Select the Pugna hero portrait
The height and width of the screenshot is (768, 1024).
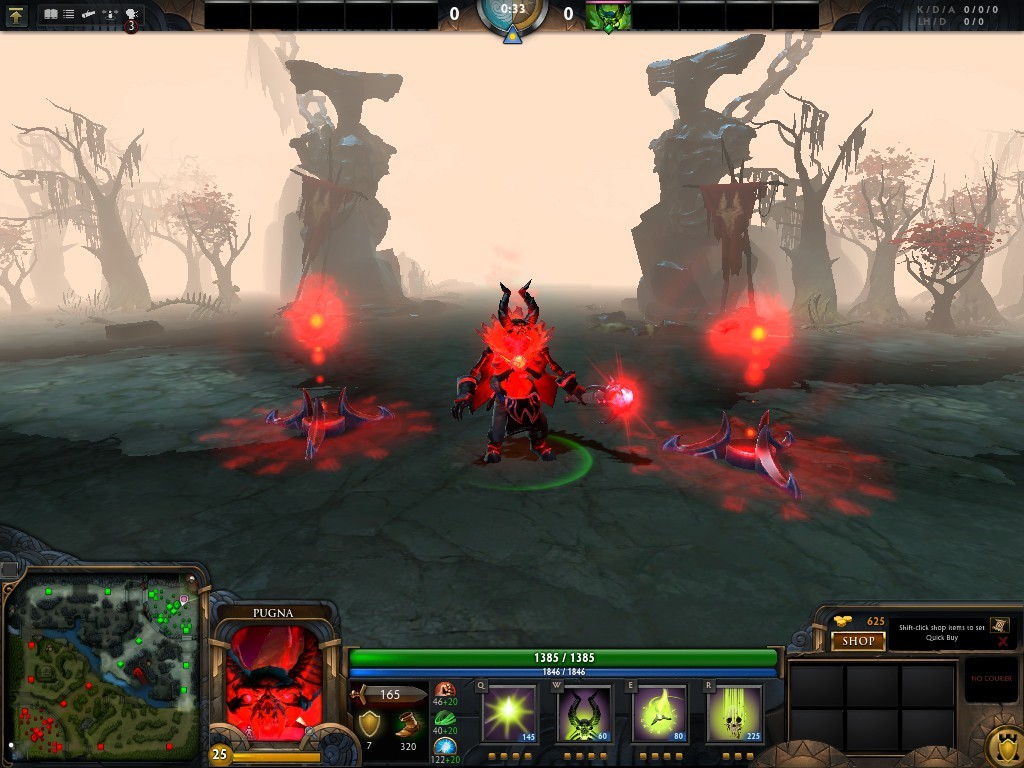point(274,683)
